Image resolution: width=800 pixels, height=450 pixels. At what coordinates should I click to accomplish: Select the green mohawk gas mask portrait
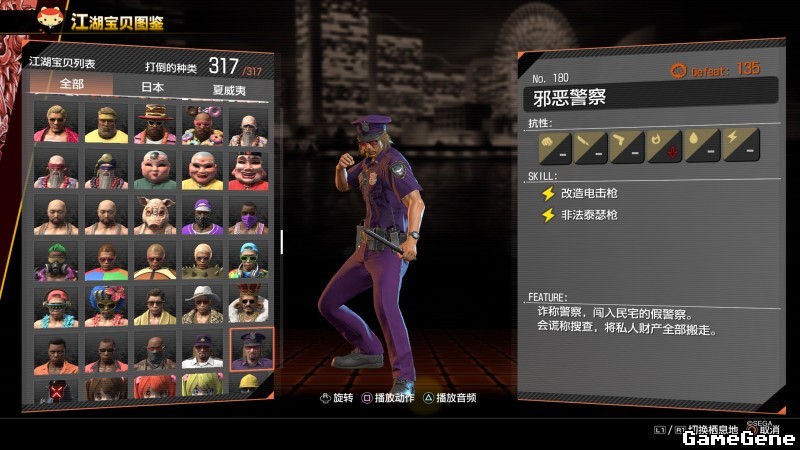(56, 259)
